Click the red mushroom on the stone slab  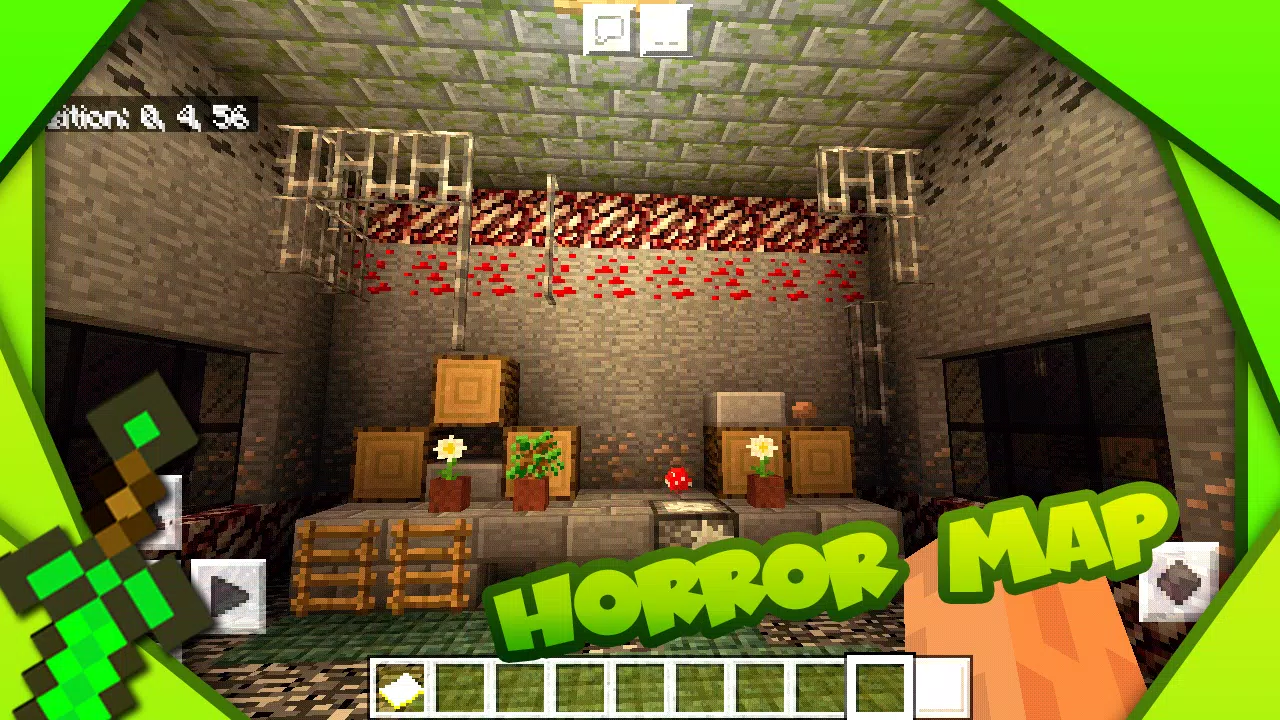(x=676, y=480)
